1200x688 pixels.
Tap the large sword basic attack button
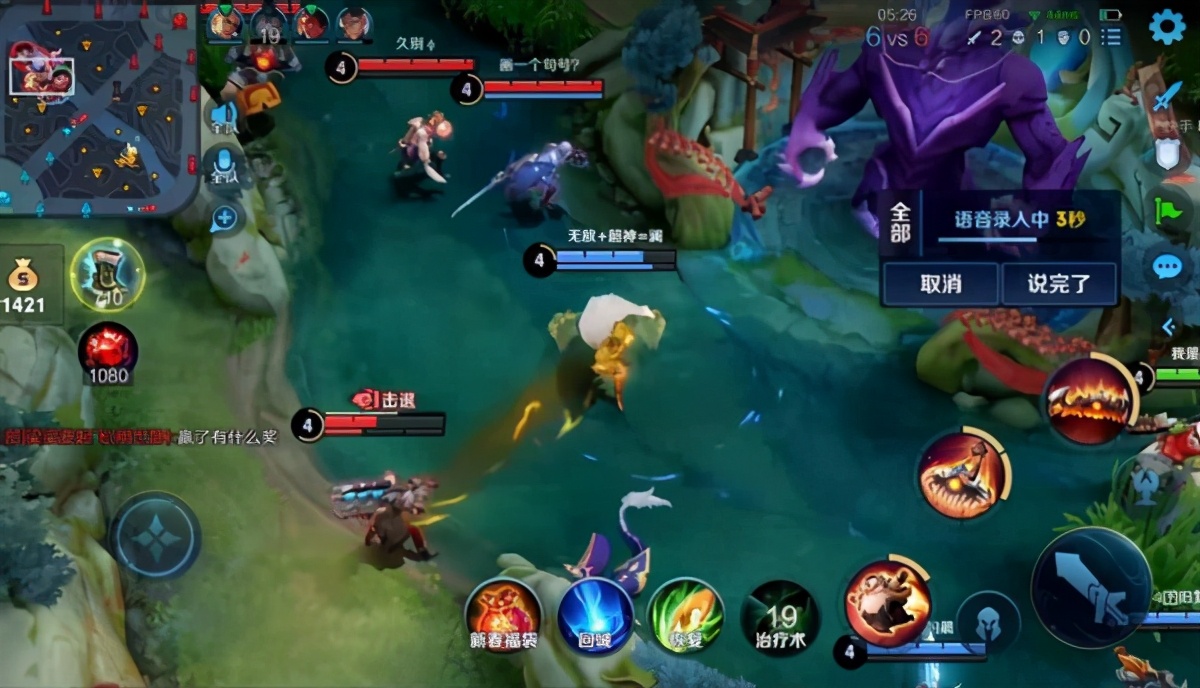(1091, 588)
